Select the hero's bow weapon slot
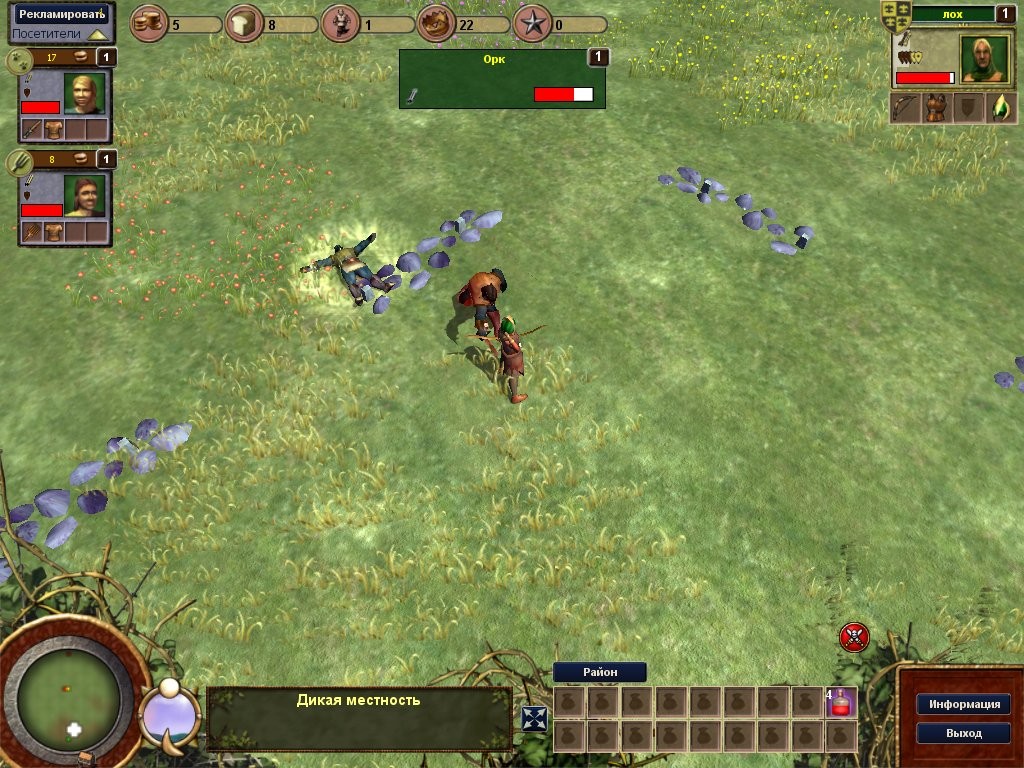1024x768 pixels. (x=906, y=108)
